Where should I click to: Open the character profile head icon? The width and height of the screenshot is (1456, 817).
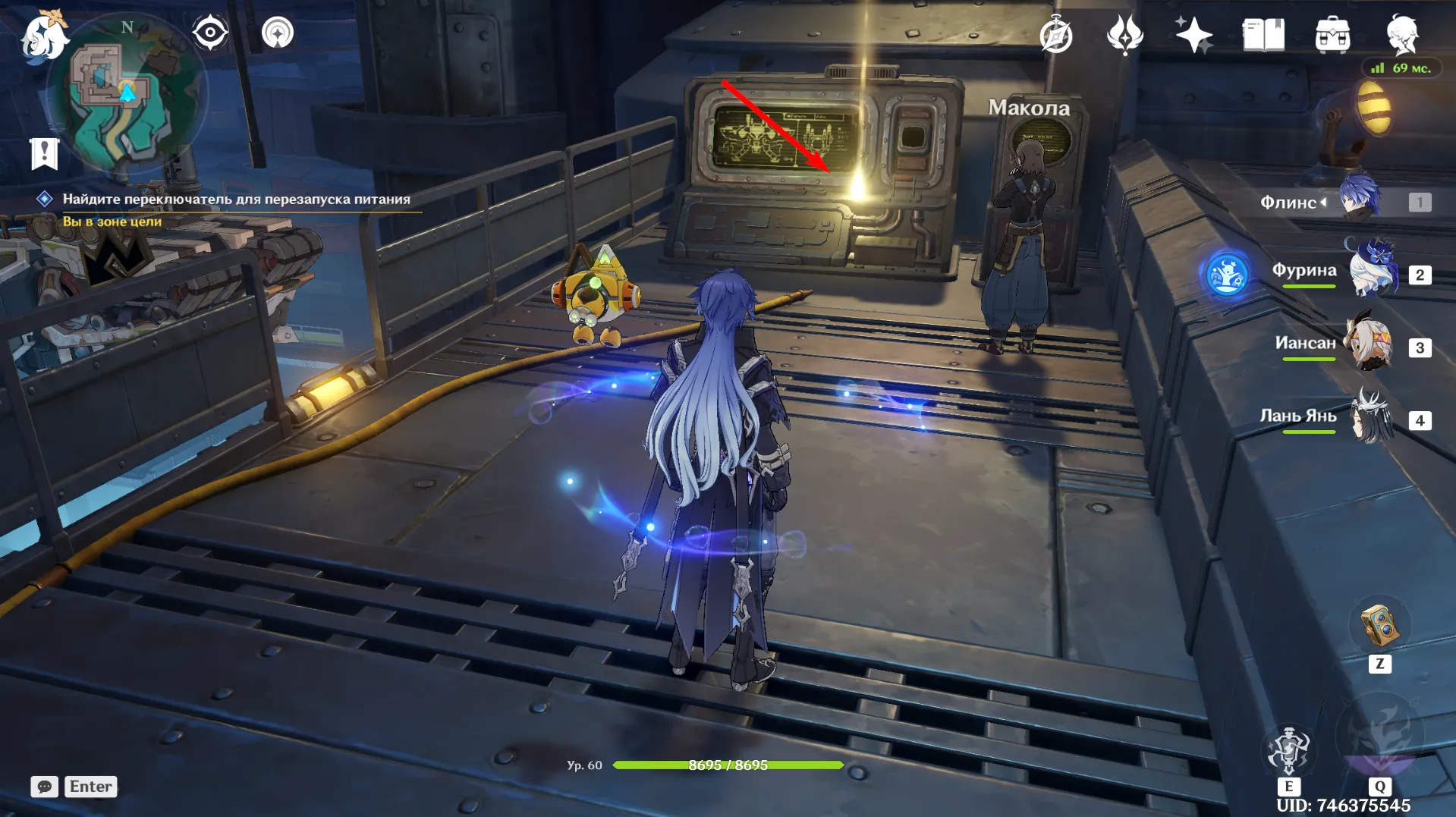click(x=1401, y=35)
